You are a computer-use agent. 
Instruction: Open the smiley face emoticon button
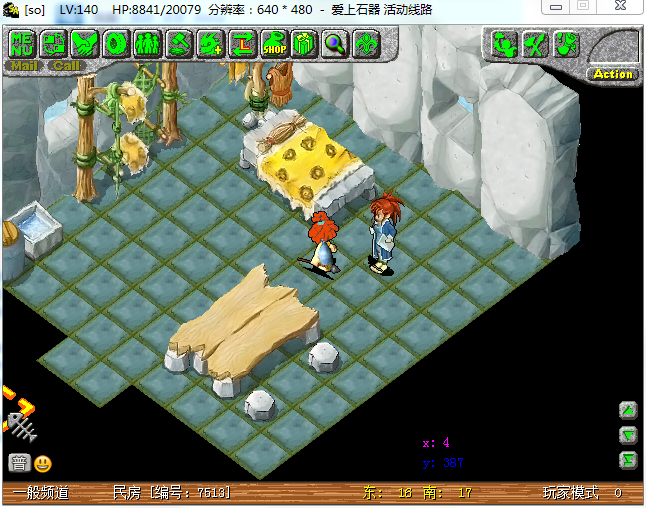pyautogui.click(x=43, y=463)
